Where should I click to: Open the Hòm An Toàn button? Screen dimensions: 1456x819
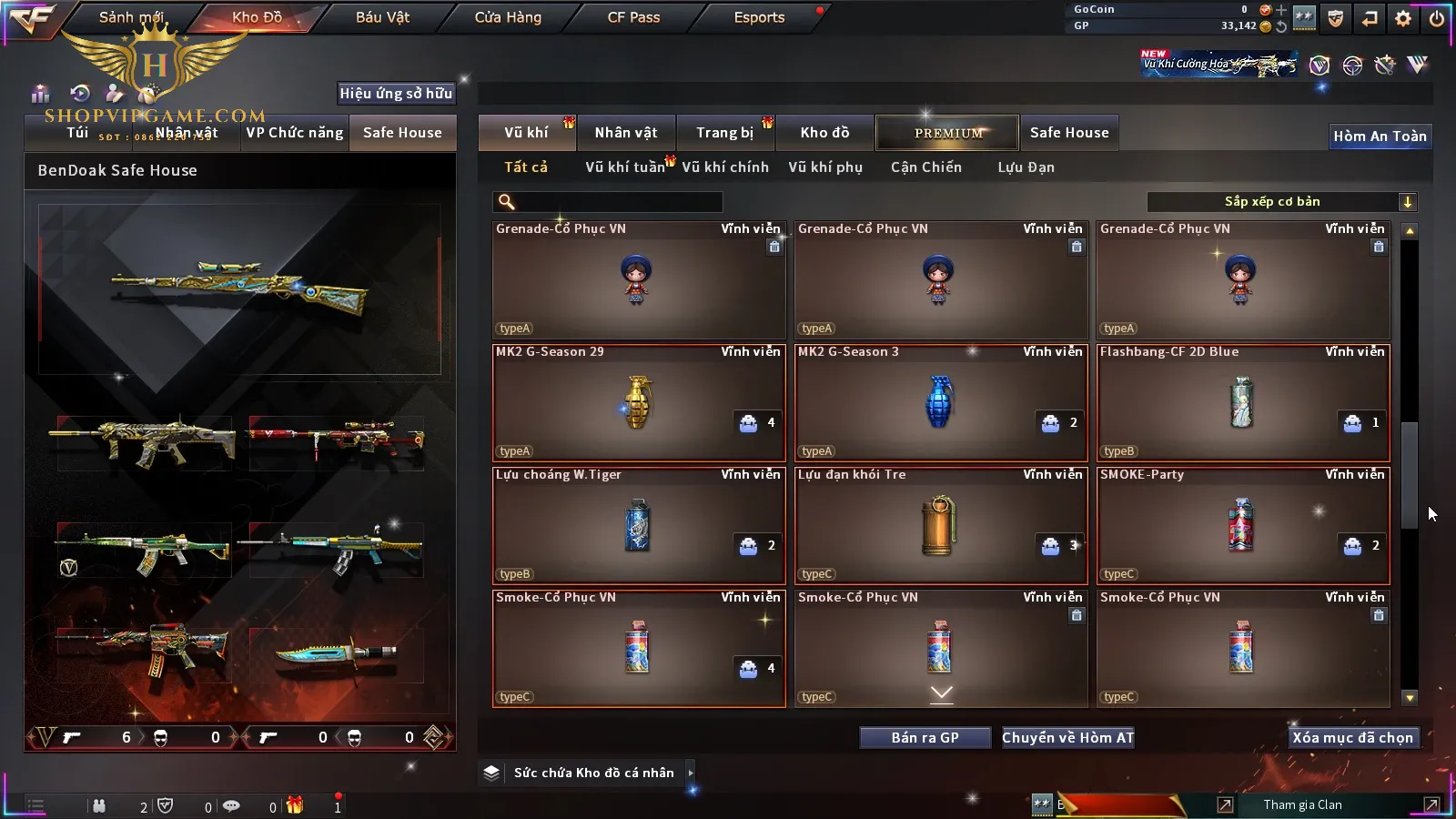coord(1380,136)
